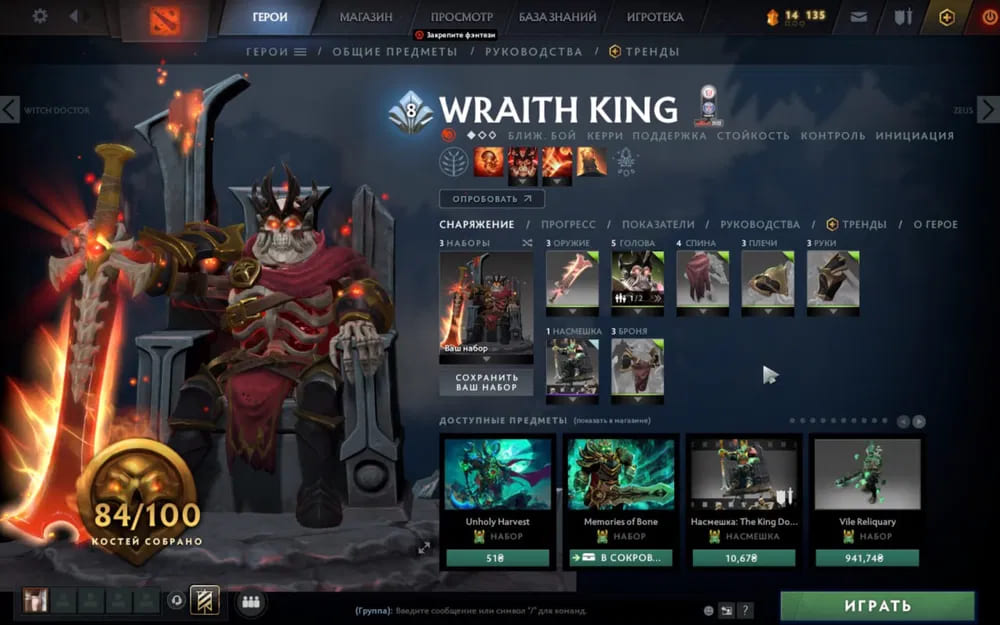Open the Голова head slot

637,278
